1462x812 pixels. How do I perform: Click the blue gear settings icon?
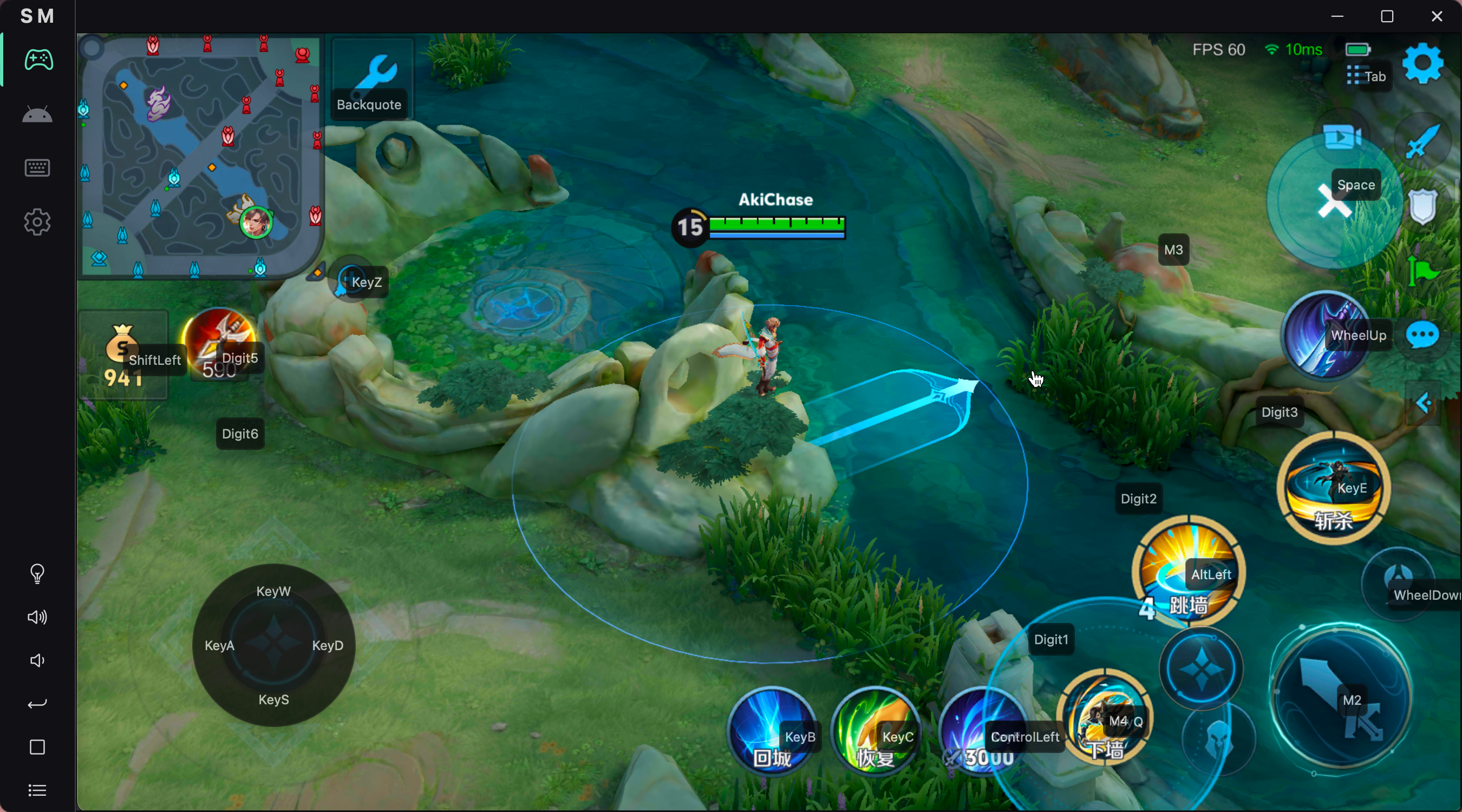pyautogui.click(x=1422, y=64)
